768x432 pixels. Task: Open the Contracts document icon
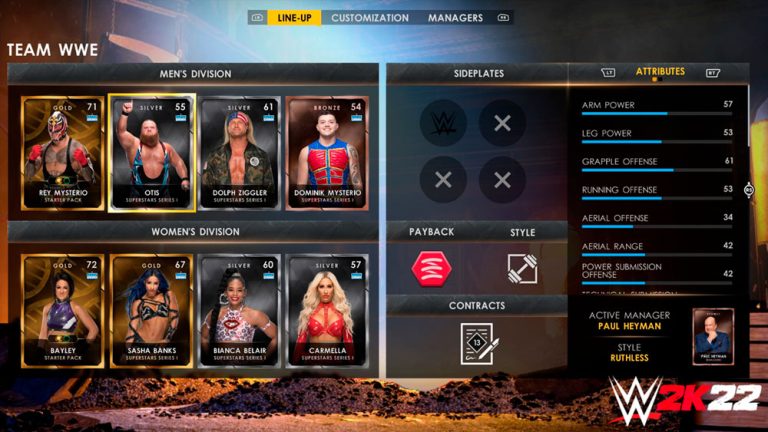click(477, 342)
